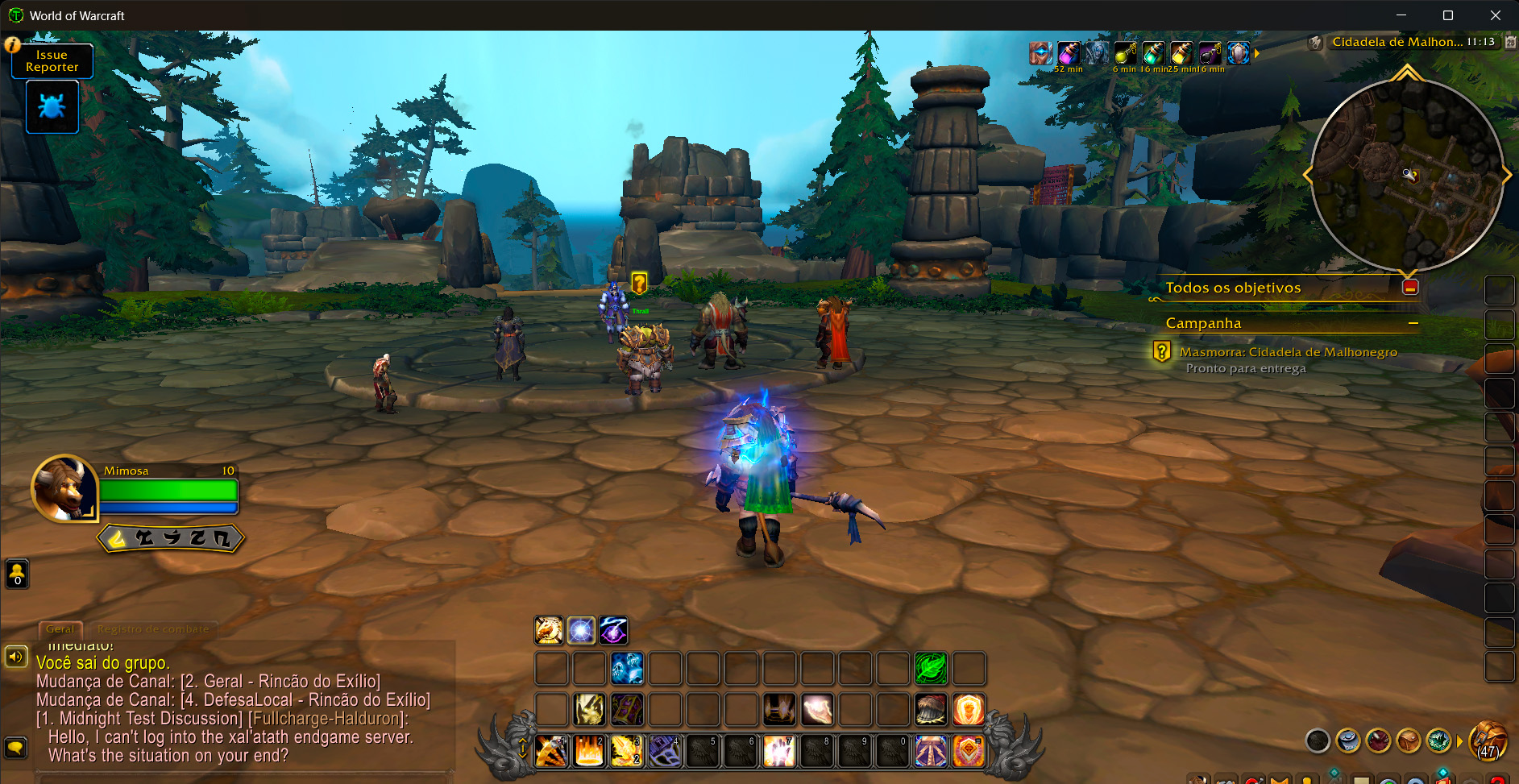The width and height of the screenshot is (1519, 784).
Task: Activate the purple eye lightning stance icon
Action: pos(613,630)
